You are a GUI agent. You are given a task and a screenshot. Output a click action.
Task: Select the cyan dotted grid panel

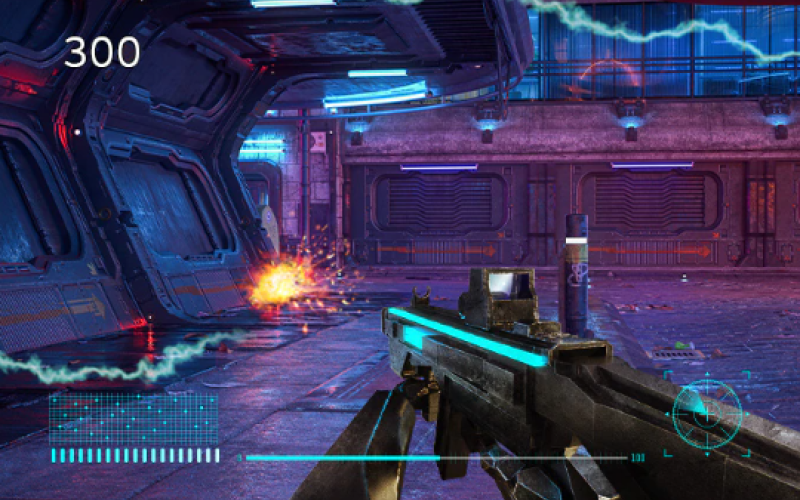[x=133, y=418]
